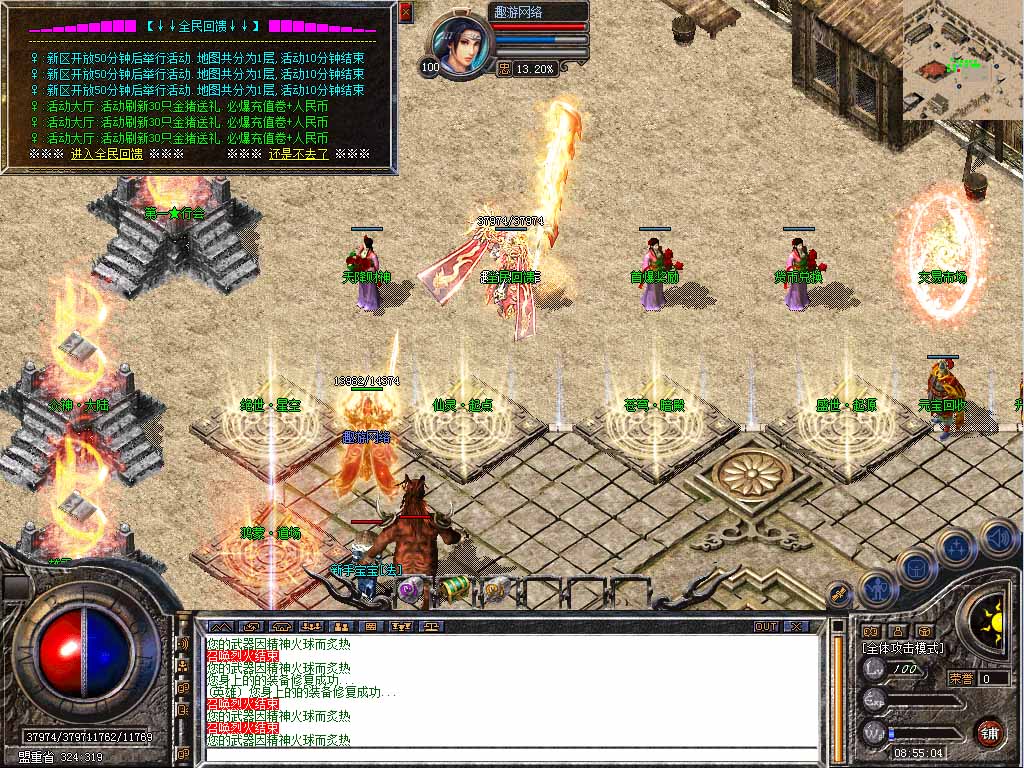Close the chat window with X

click(795, 626)
